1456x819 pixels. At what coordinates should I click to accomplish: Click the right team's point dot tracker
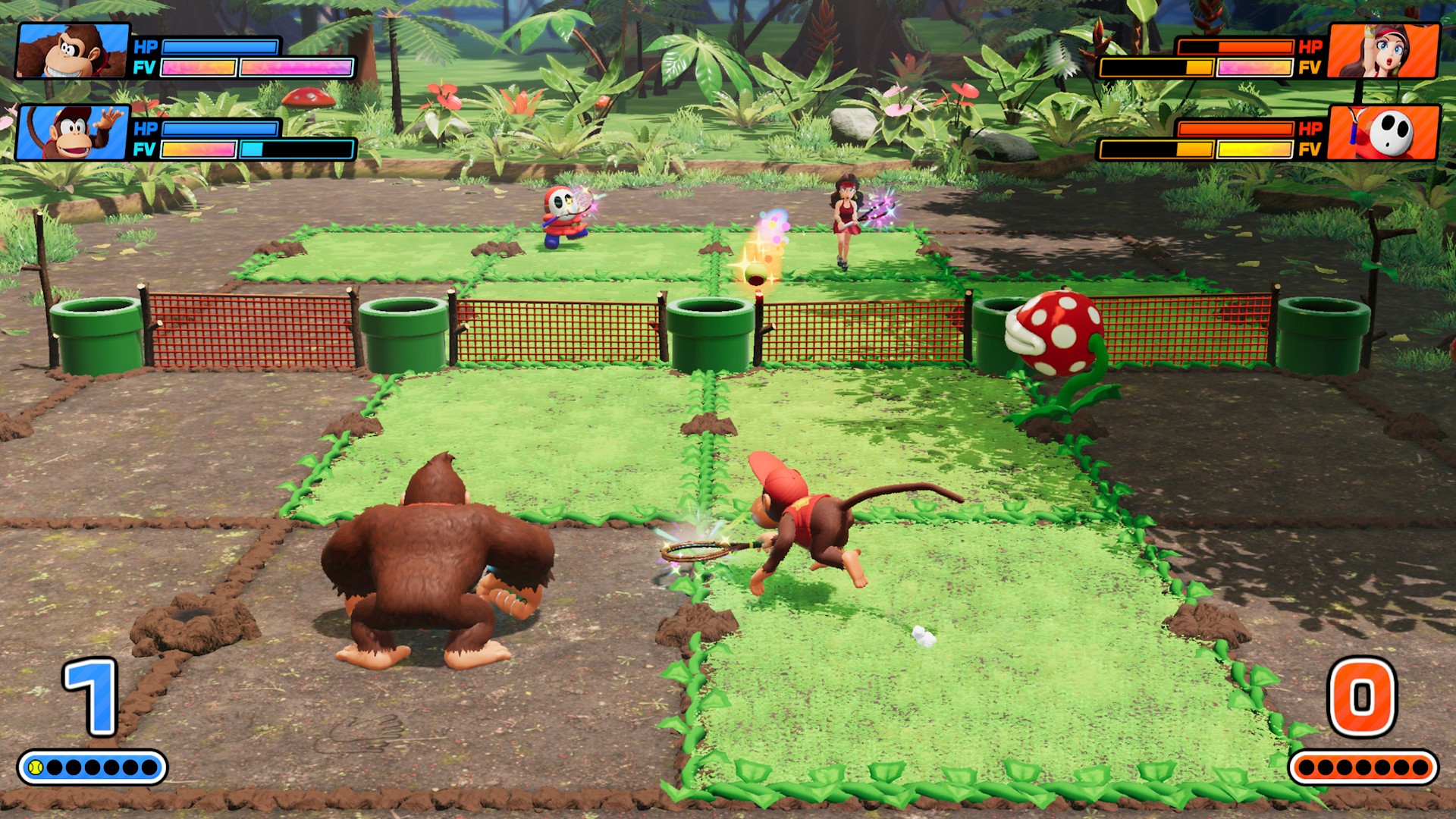1365,767
